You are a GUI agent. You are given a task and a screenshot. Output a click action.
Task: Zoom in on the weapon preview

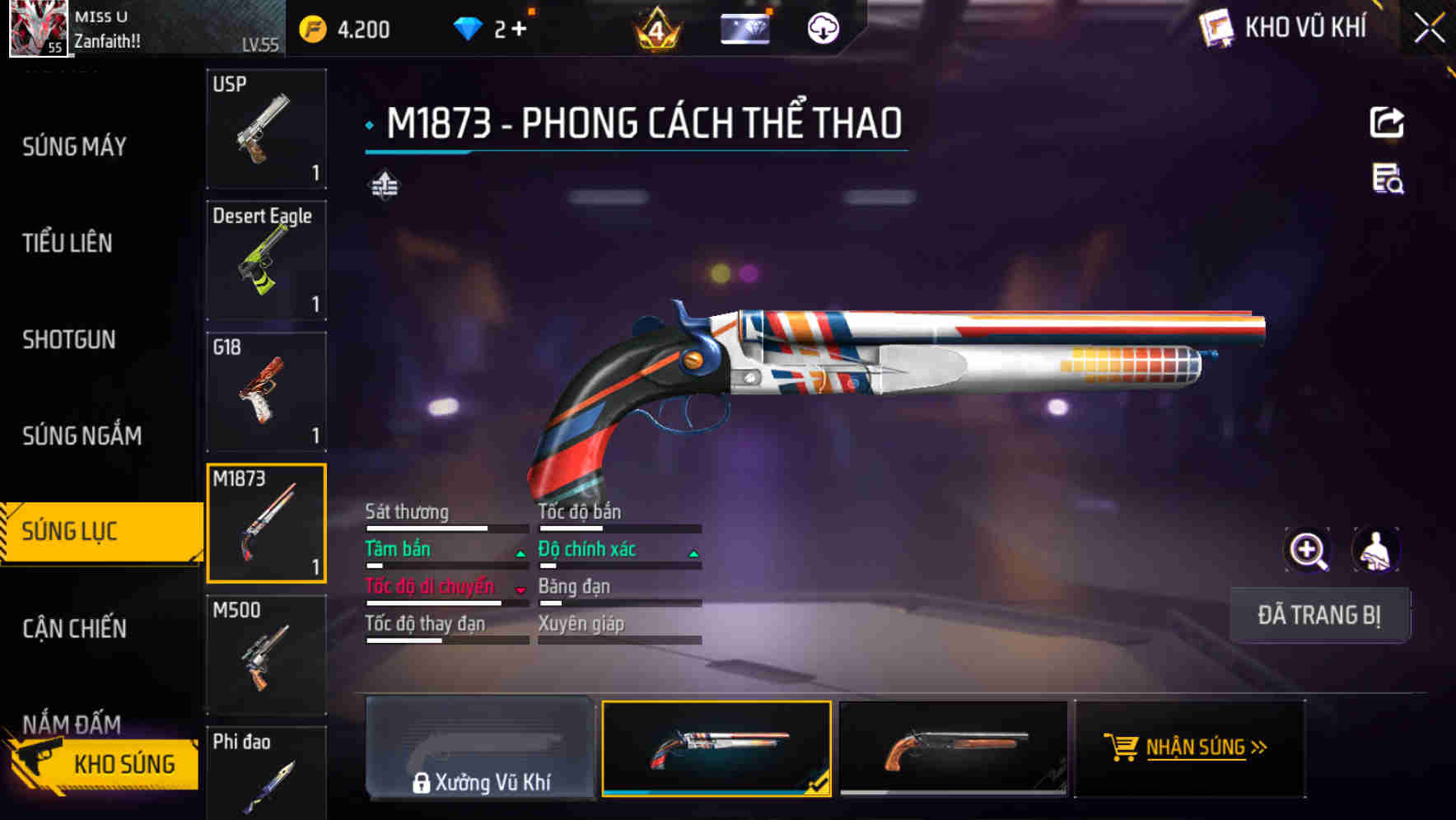[1308, 550]
